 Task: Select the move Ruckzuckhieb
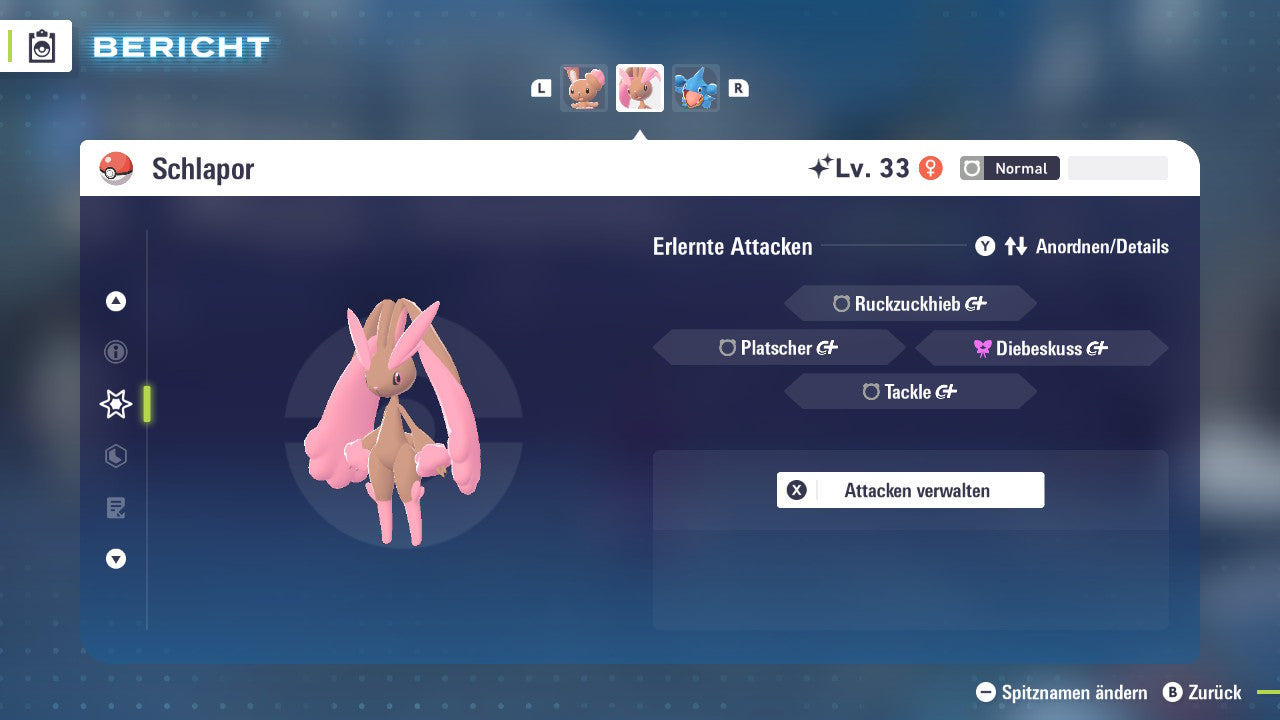[x=909, y=303]
